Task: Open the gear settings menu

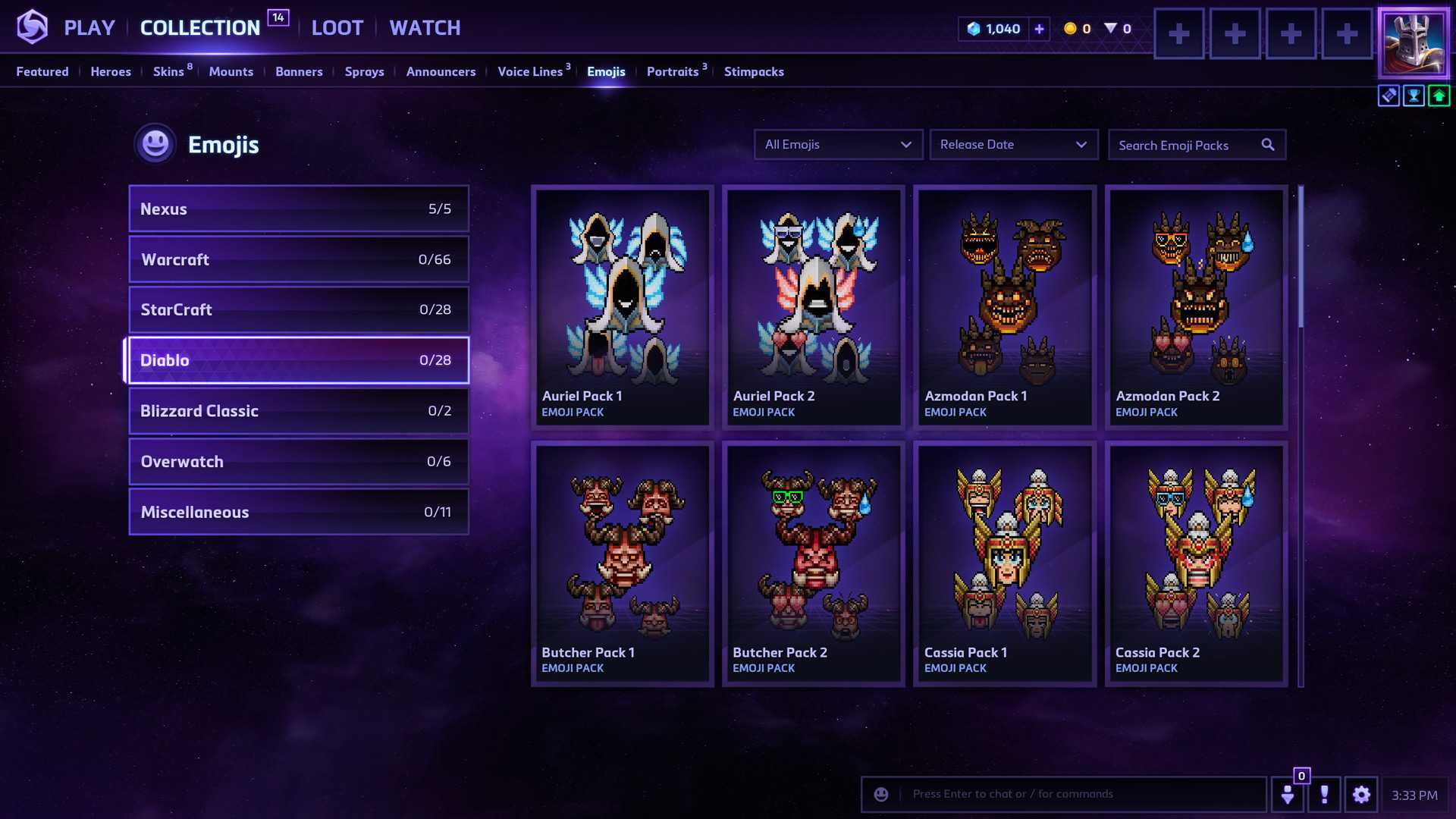Action: [1361, 794]
